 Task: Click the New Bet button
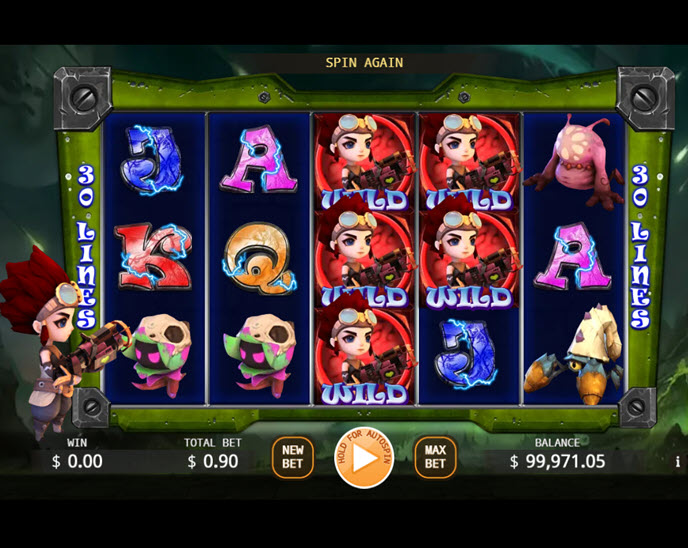click(x=292, y=458)
